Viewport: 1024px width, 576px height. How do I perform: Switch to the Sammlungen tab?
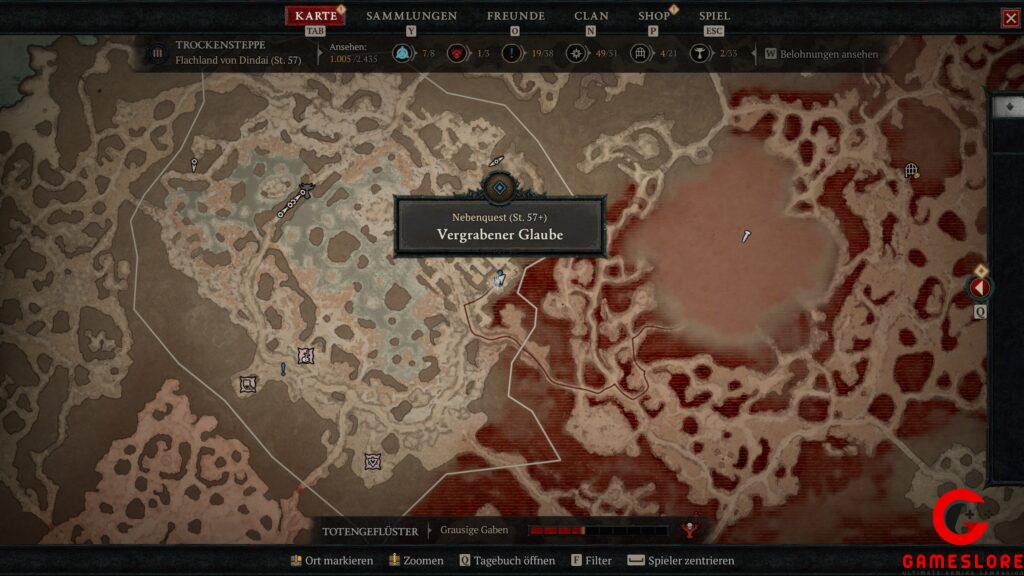[x=411, y=16]
